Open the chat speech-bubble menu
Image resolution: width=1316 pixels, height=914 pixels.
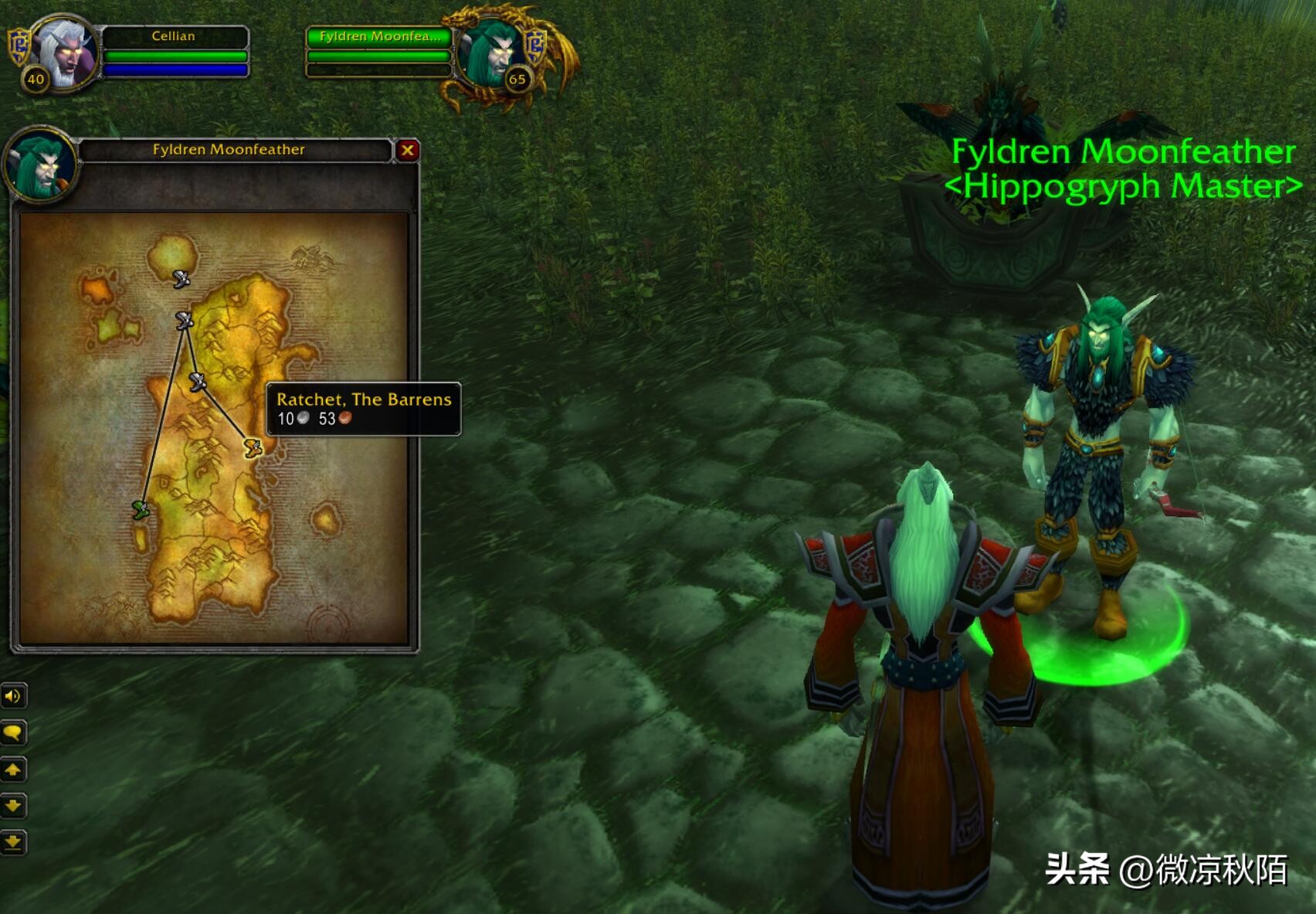point(13,732)
